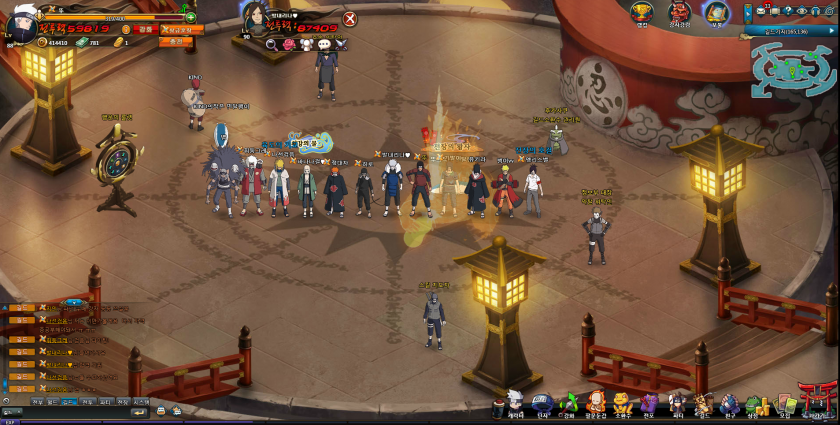The width and height of the screenshot is (840, 425).
Task: Open the 캐릭터 character menu
Action: [516, 404]
